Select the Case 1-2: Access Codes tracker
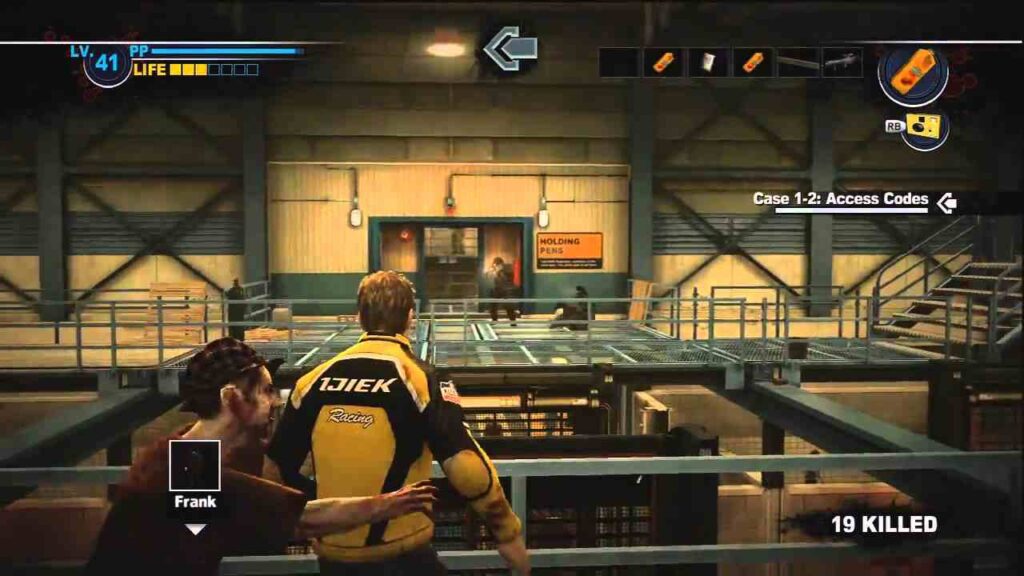Screen dimensions: 1024x576 pos(840,200)
